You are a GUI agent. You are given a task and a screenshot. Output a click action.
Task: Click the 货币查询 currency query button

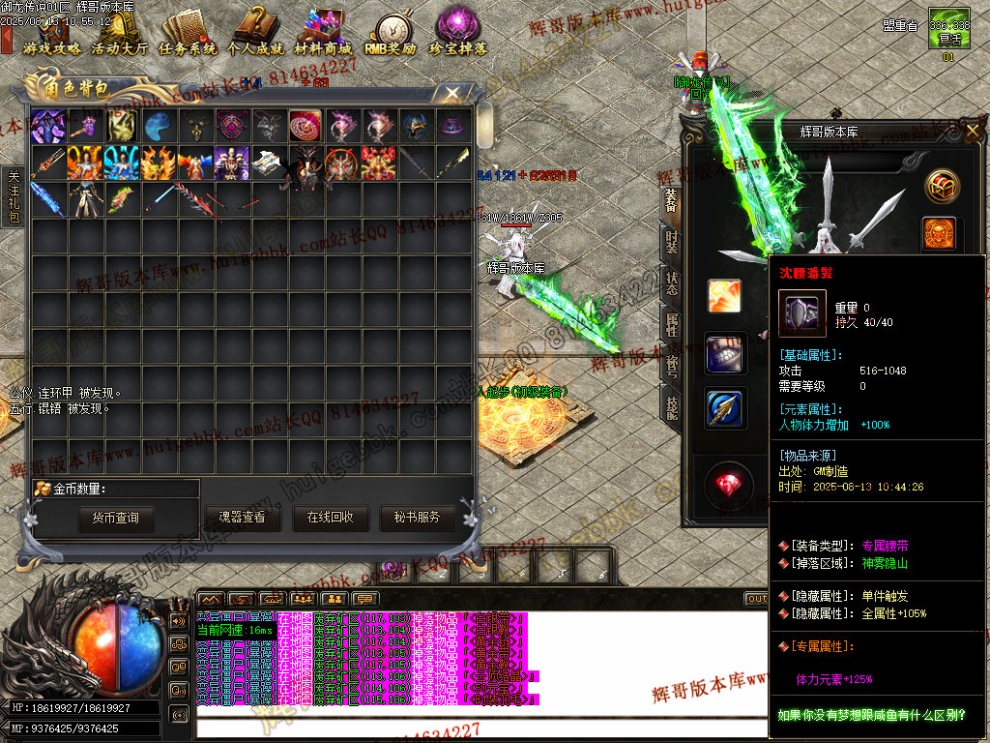[x=116, y=518]
